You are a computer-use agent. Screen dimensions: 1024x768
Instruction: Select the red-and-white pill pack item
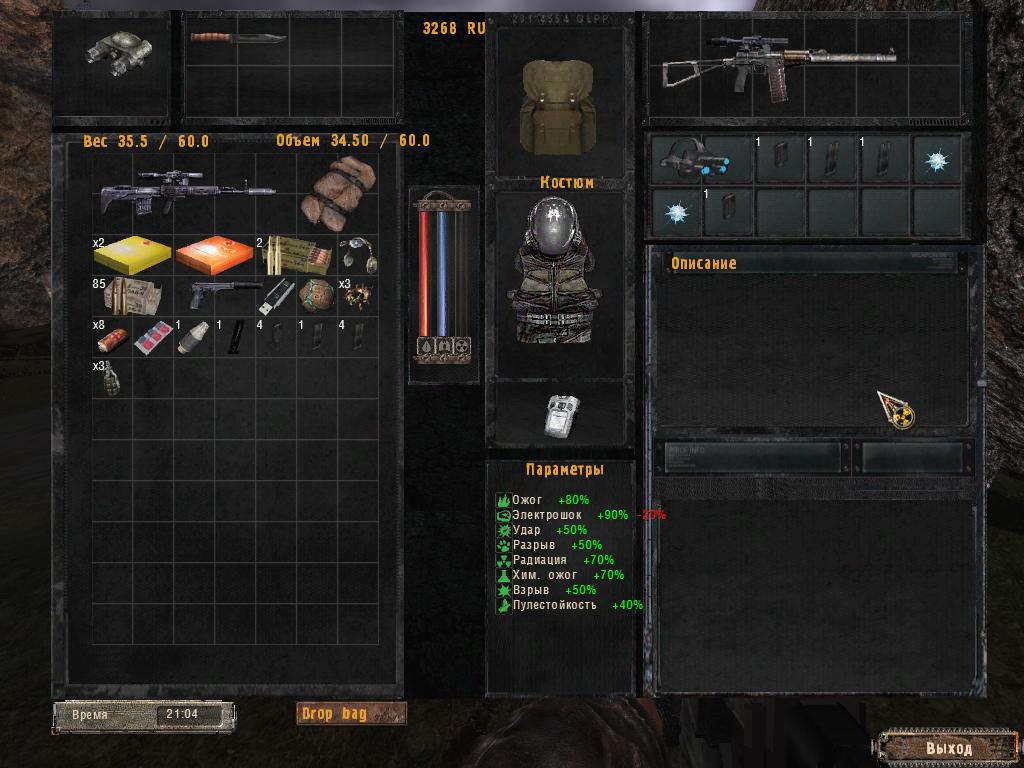[152, 338]
